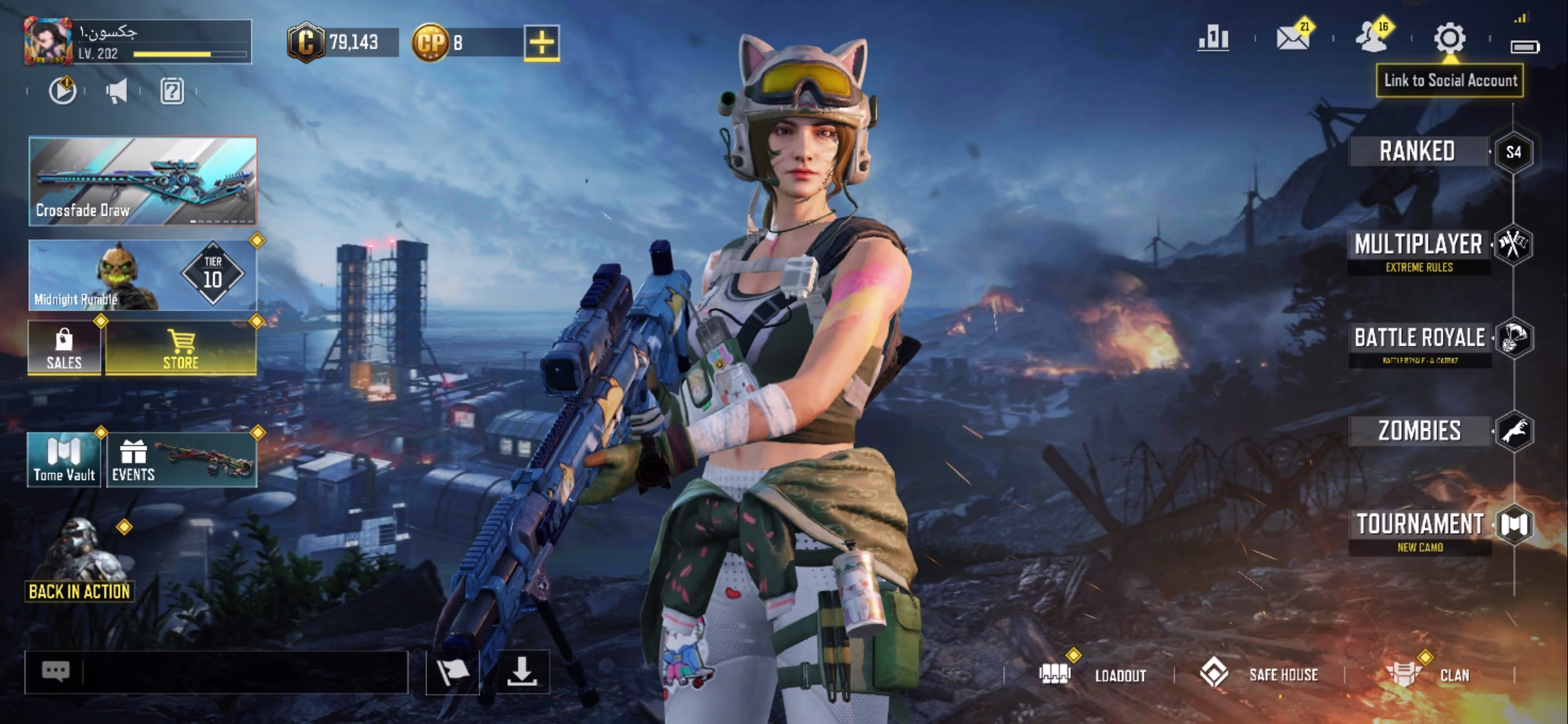
Task: Open the Crossfade Draw banner
Action: click(x=143, y=181)
